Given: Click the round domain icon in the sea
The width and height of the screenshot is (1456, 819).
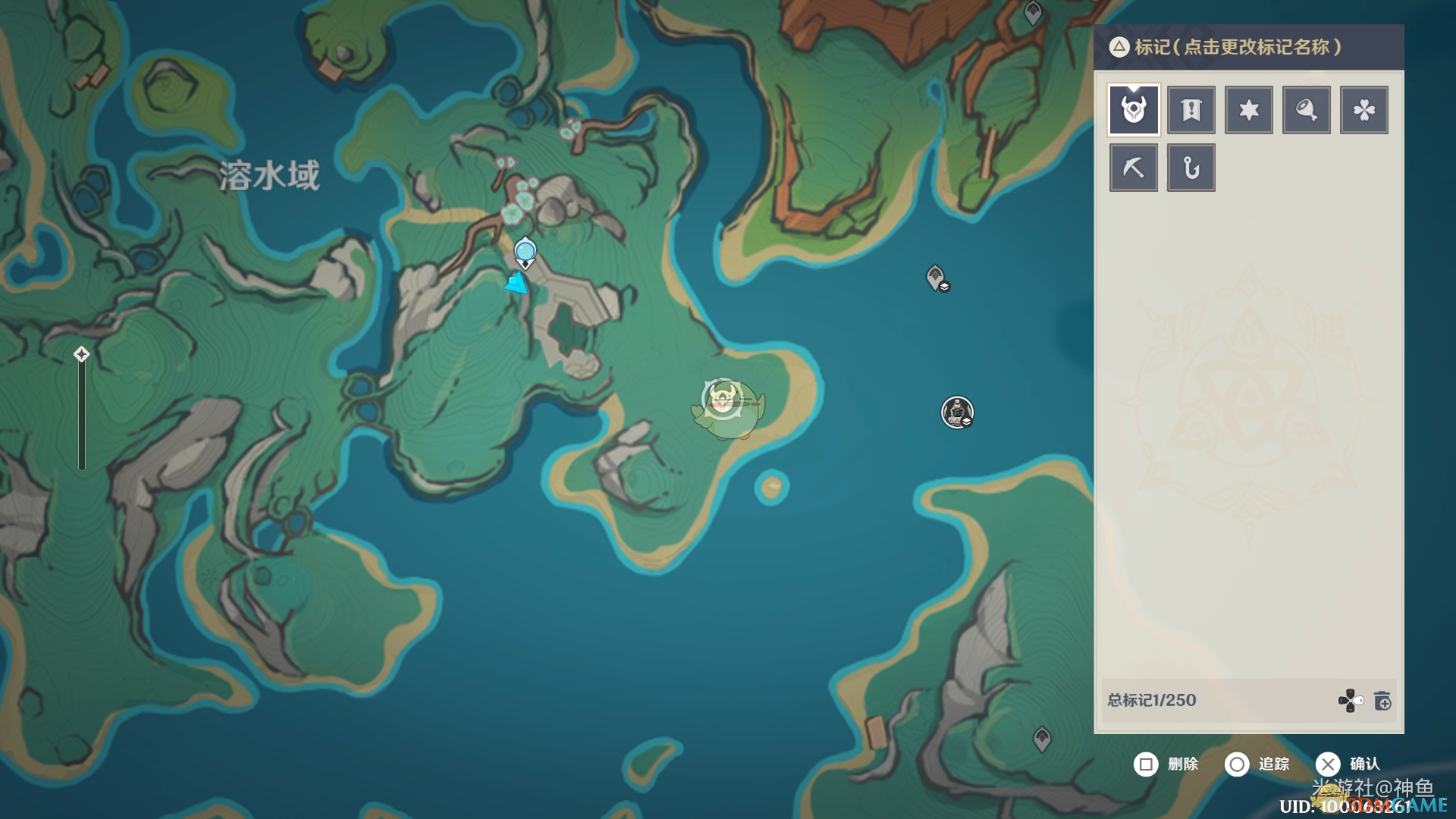Looking at the screenshot, I should click(x=957, y=413).
